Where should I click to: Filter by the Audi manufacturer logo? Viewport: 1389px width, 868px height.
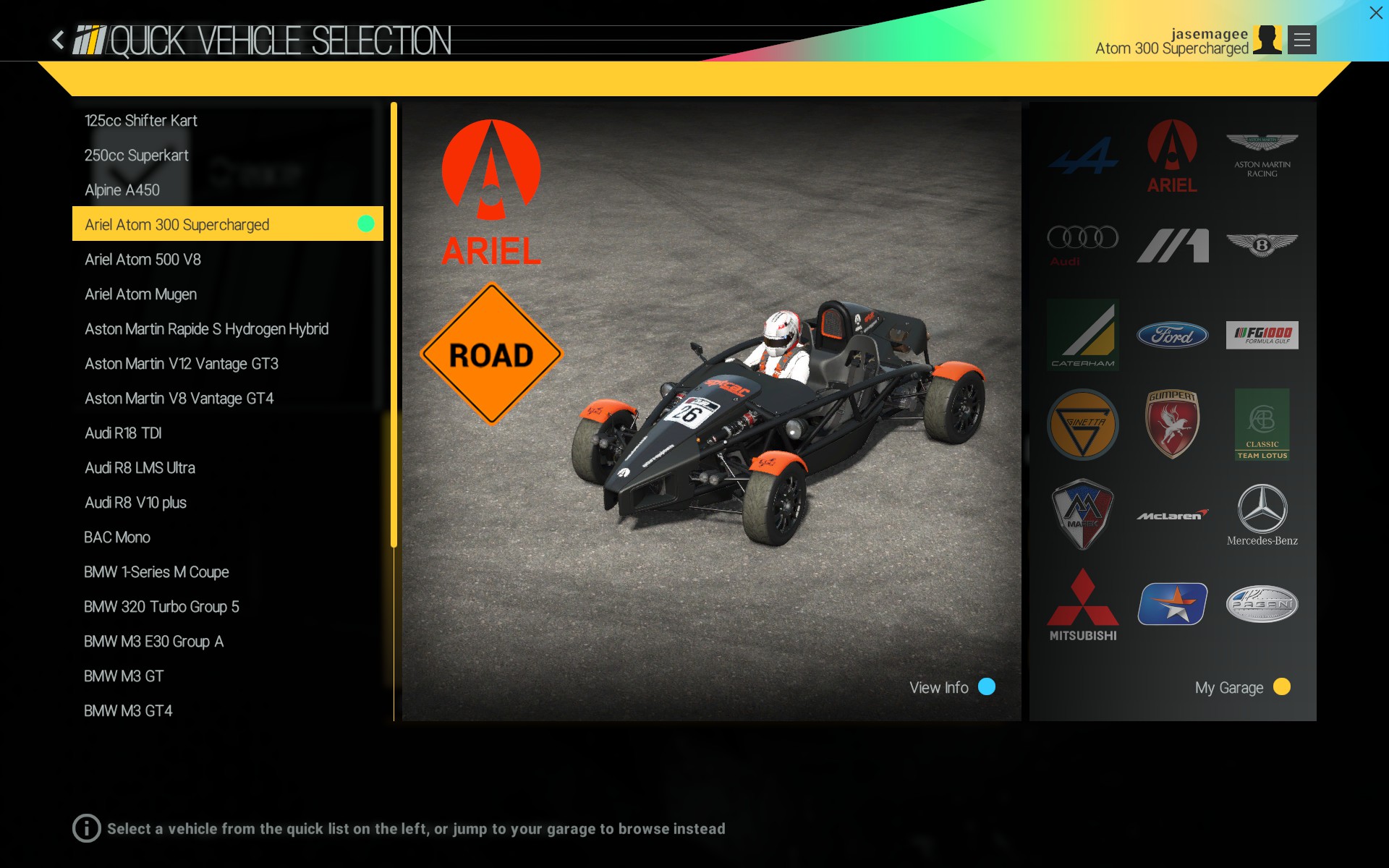coord(1082,244)
